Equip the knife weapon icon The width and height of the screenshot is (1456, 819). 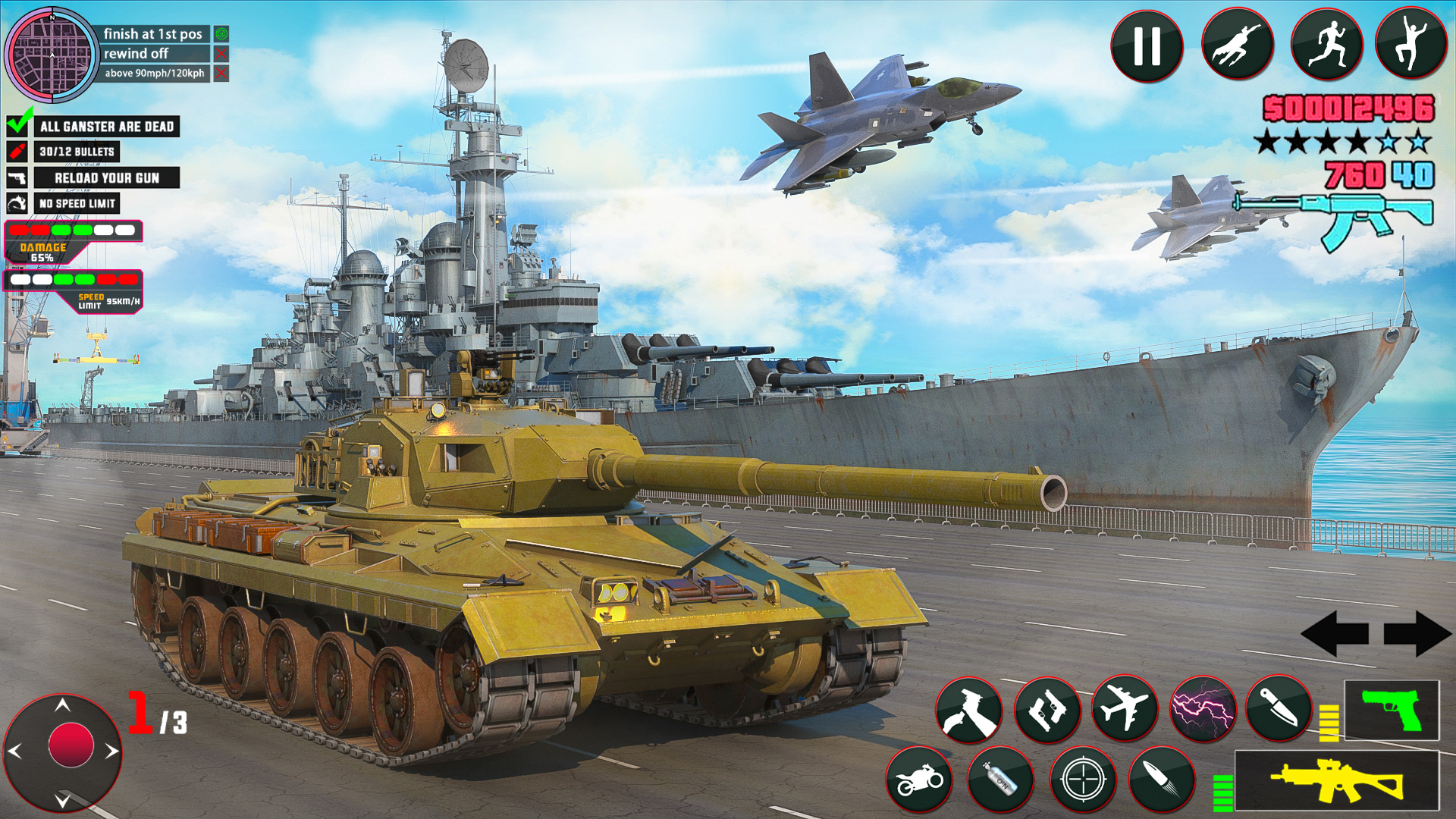(1280, 709)
